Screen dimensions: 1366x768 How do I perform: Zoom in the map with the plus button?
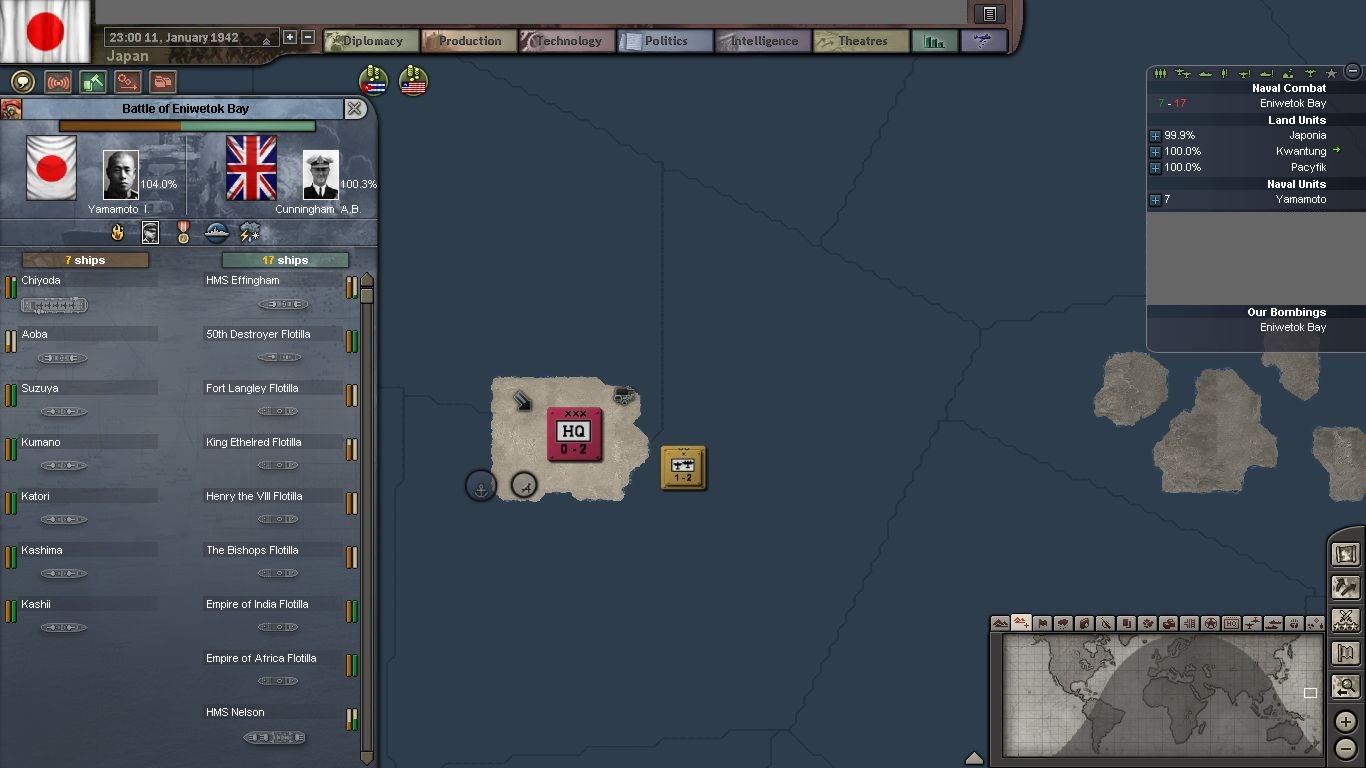tap(1346, 721)
